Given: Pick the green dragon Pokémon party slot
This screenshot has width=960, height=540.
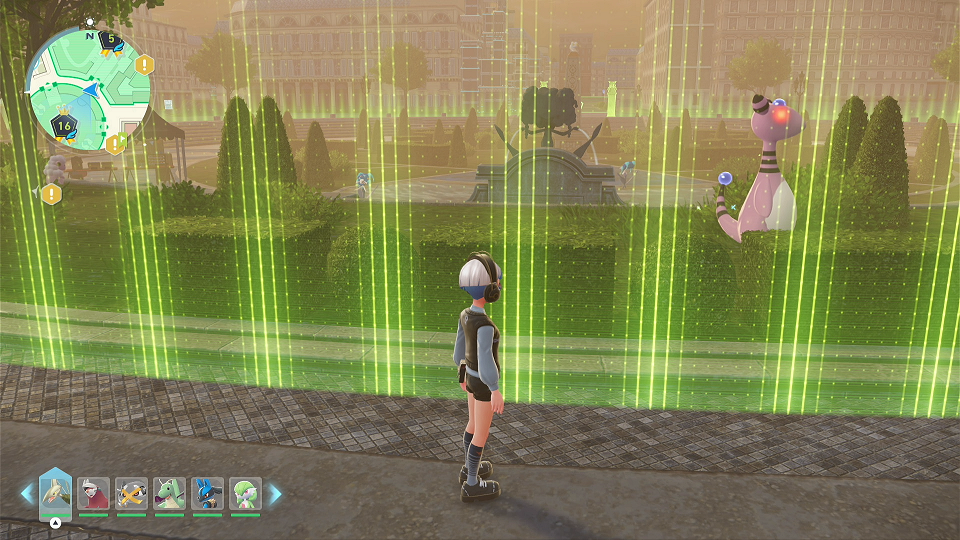Looking at the screenshot, I should point(170,493).
